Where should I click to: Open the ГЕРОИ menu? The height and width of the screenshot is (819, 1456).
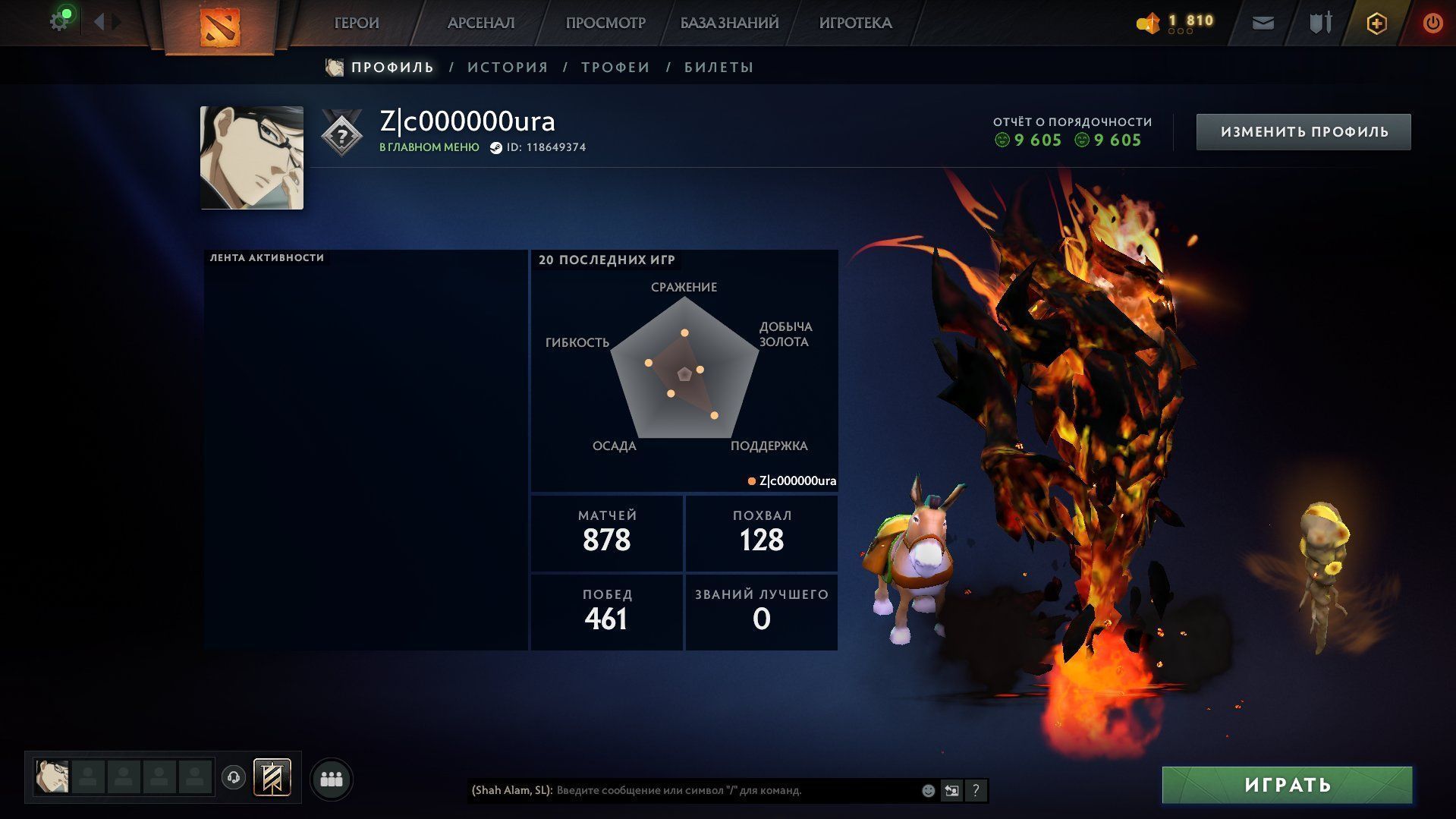click(x=357, y=24)
